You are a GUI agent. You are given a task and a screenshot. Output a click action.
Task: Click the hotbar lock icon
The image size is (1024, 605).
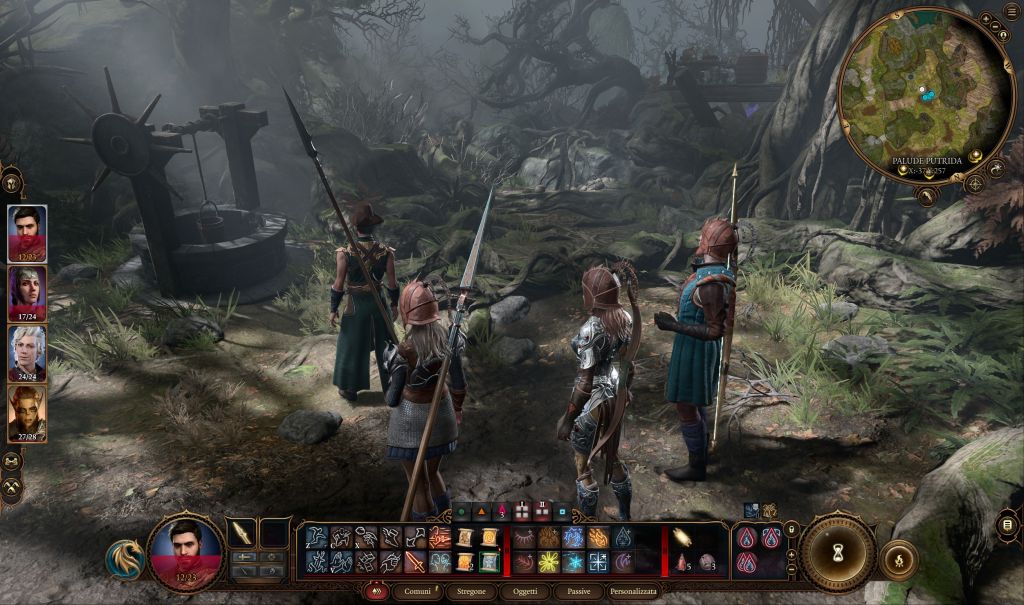[x=792, y=530]
